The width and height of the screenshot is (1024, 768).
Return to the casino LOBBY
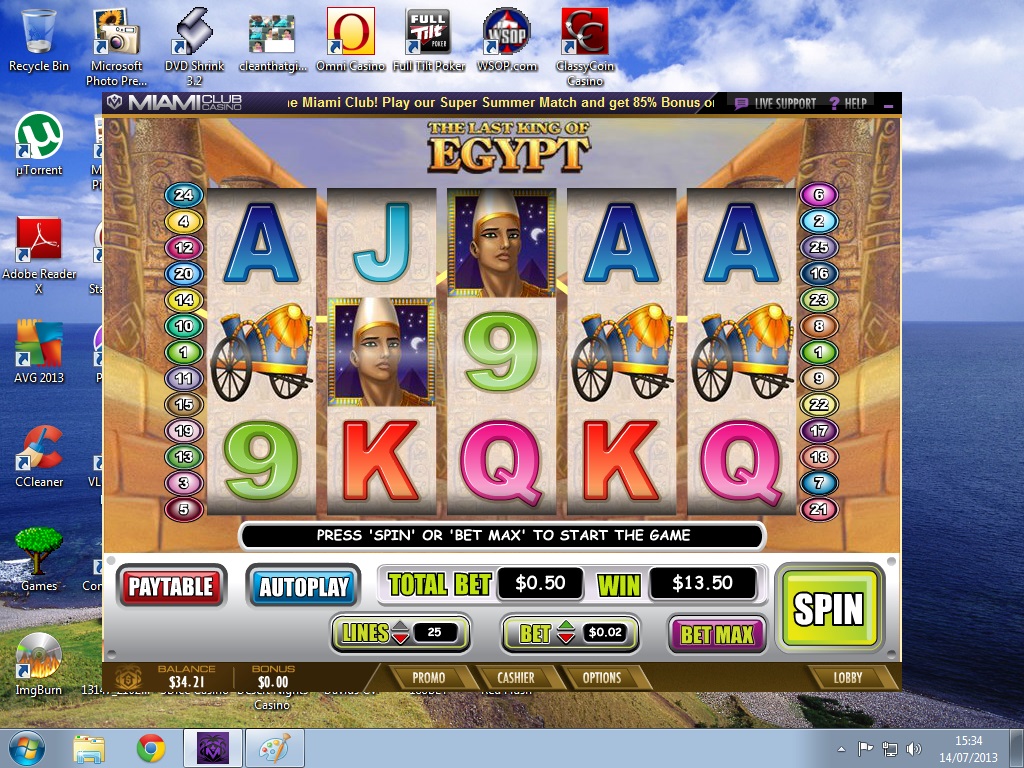click(x=848, y=677)
